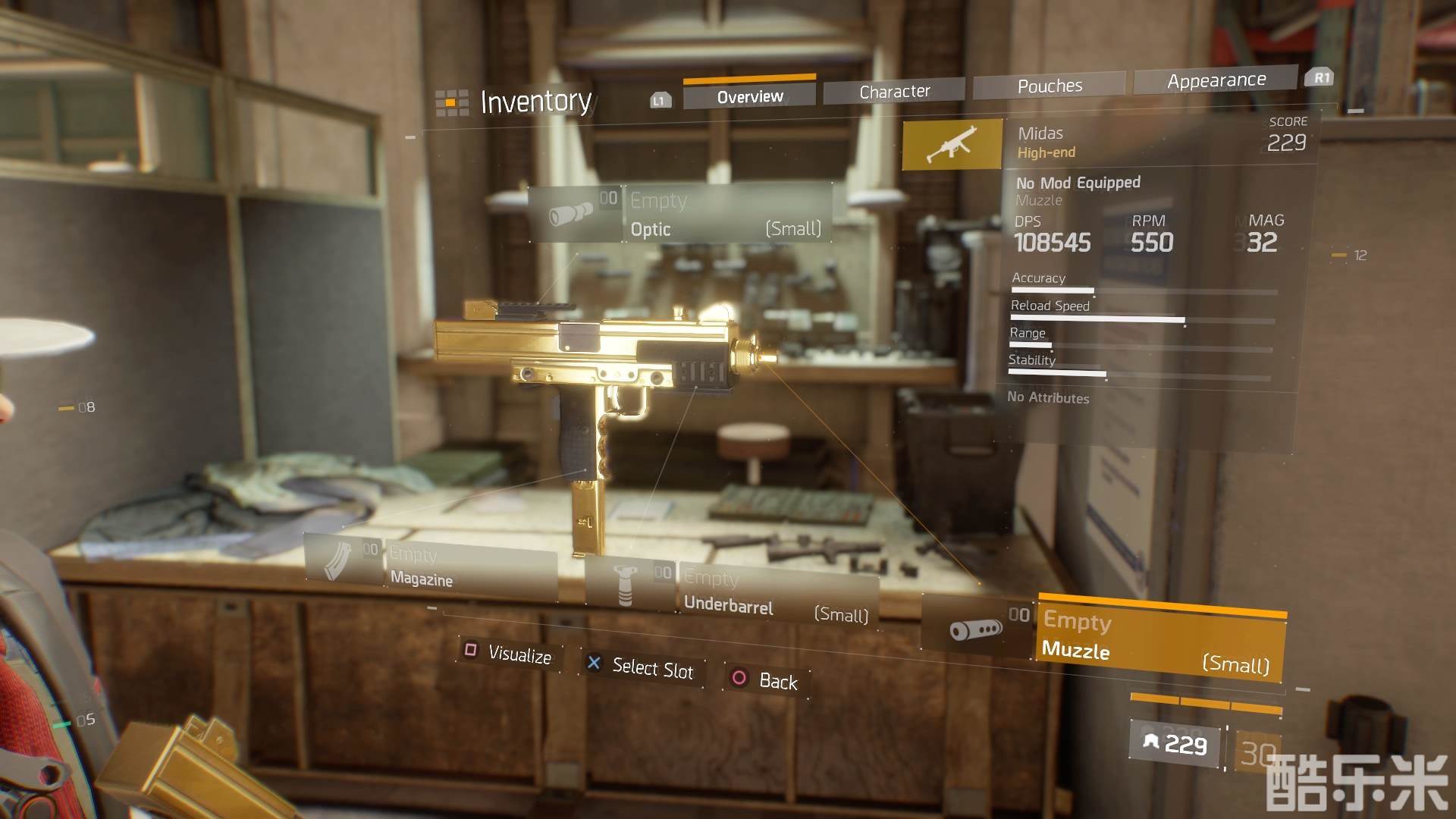Open the Appearance tab

(1216, 80)
